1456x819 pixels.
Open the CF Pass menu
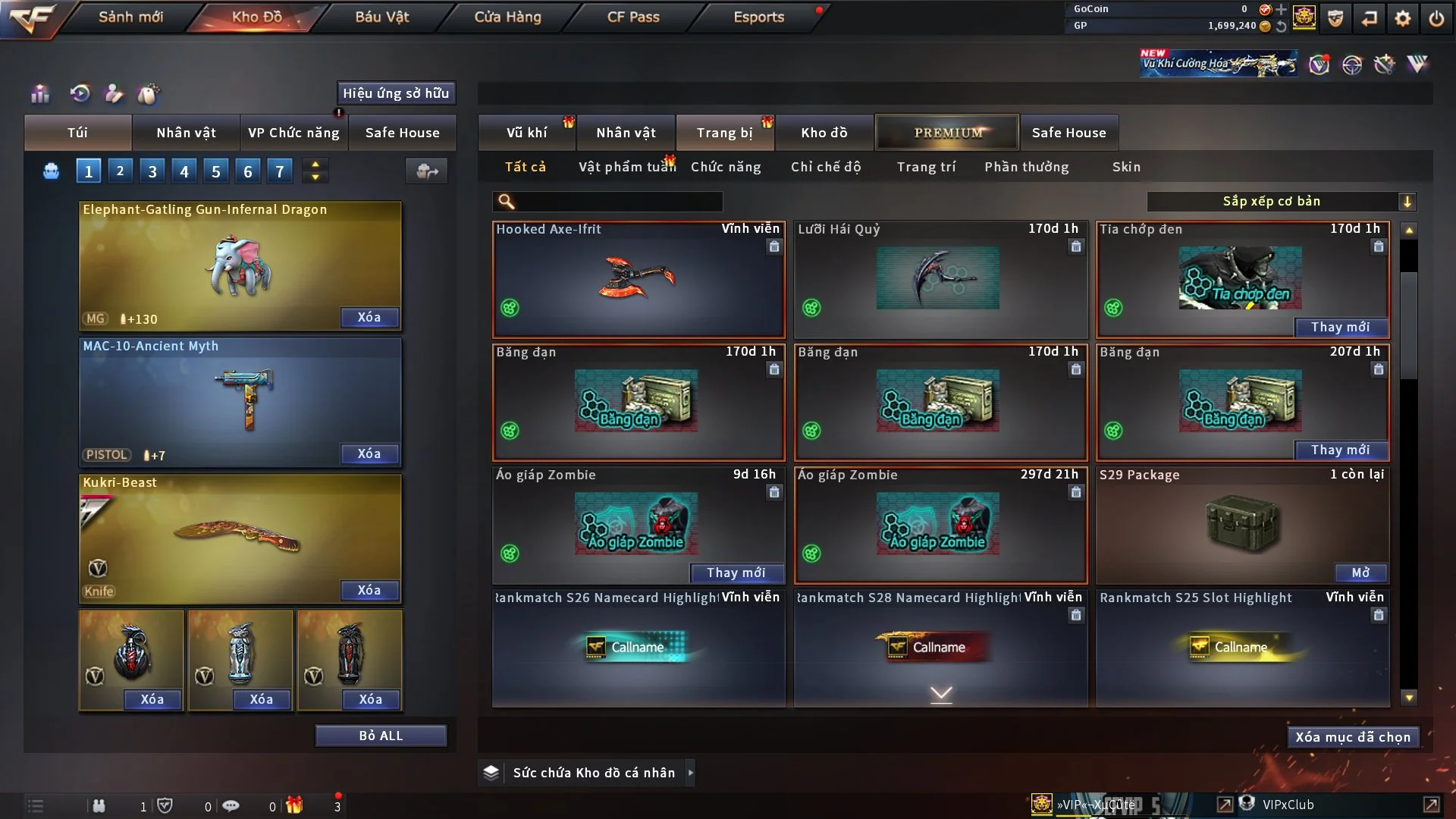click(633, 17)
